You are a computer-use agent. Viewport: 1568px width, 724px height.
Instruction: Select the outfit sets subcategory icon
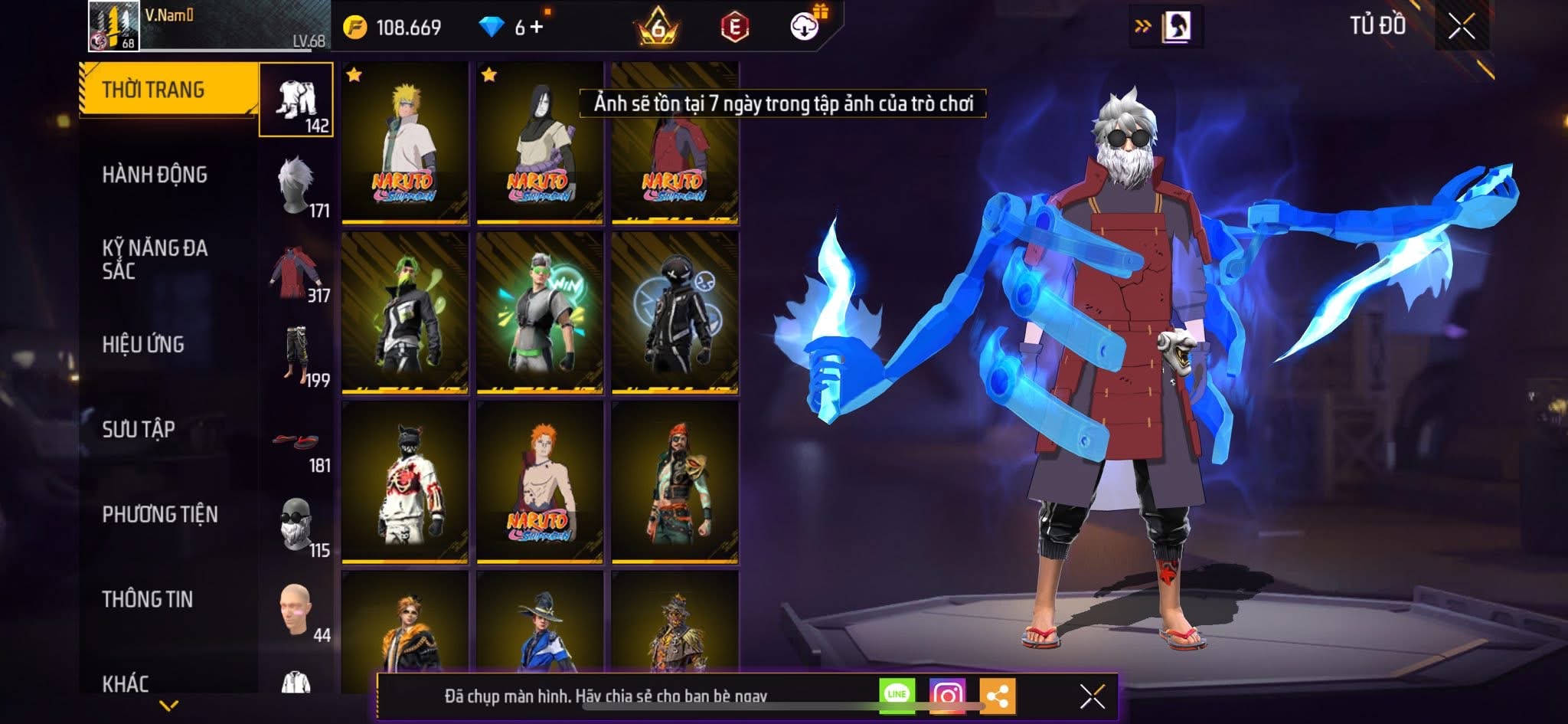tap(296, 100)
